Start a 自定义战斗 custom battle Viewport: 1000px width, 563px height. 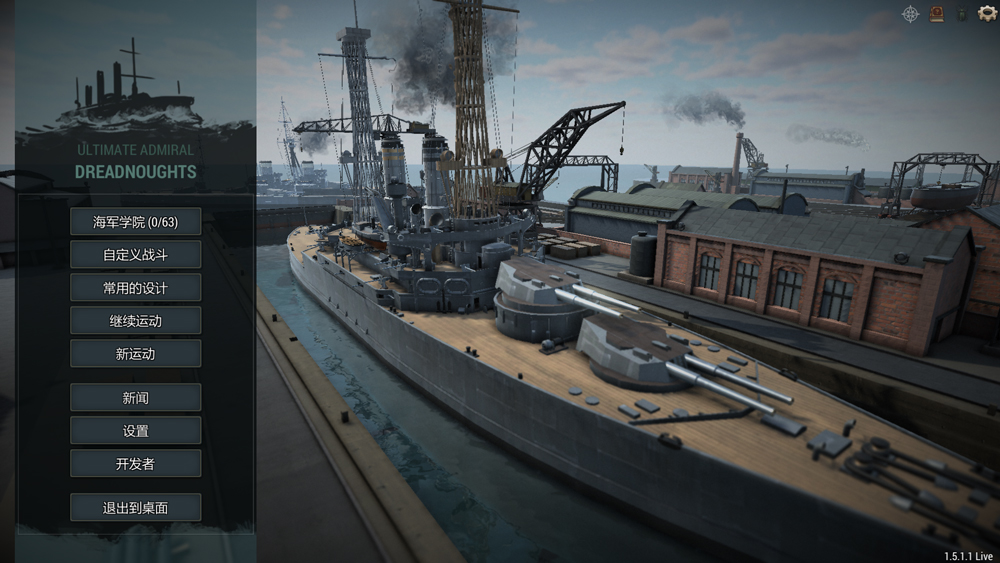(135, 255)
